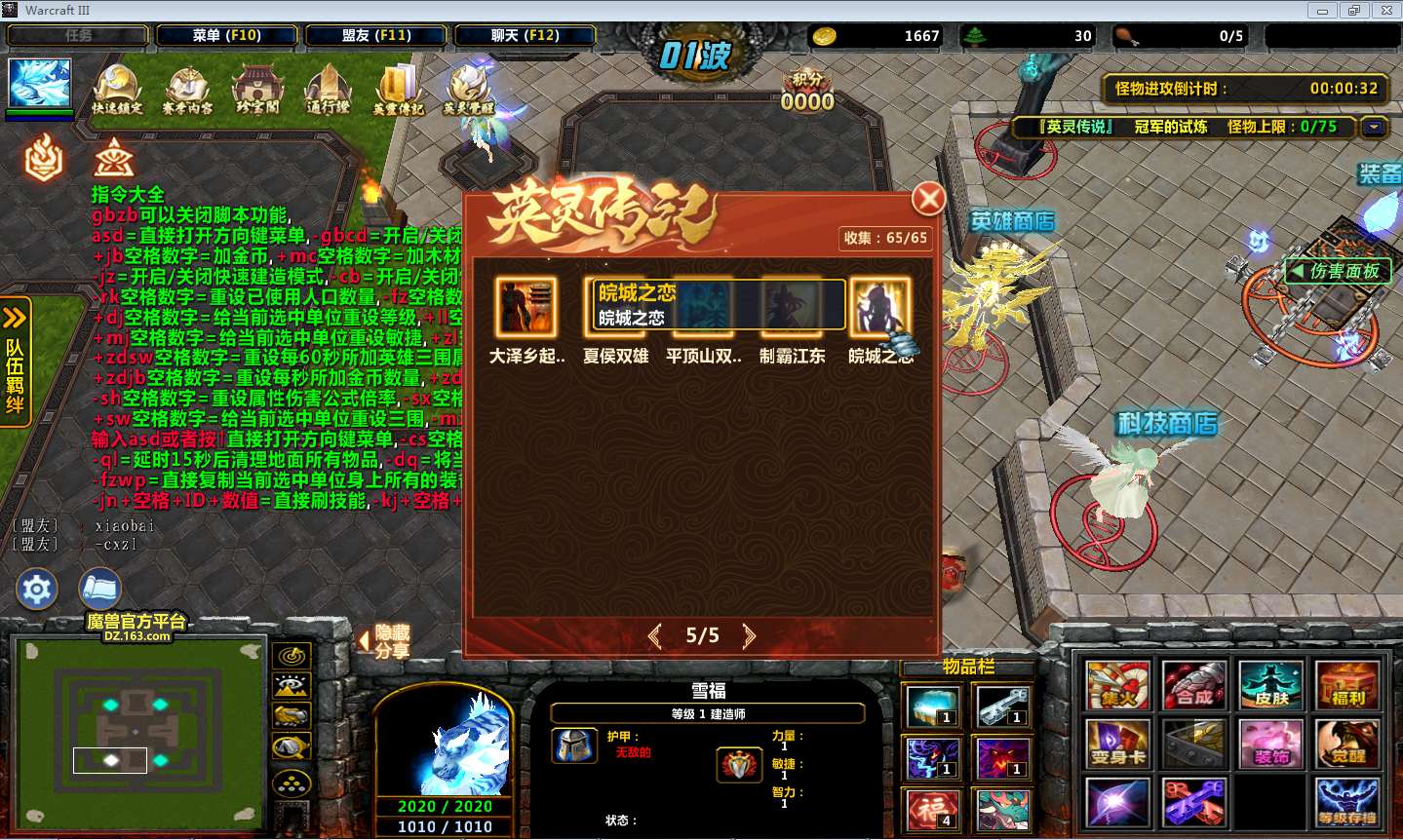
Task: Expand the 队伍羁绊 side tab
Action: coord(15,361)
